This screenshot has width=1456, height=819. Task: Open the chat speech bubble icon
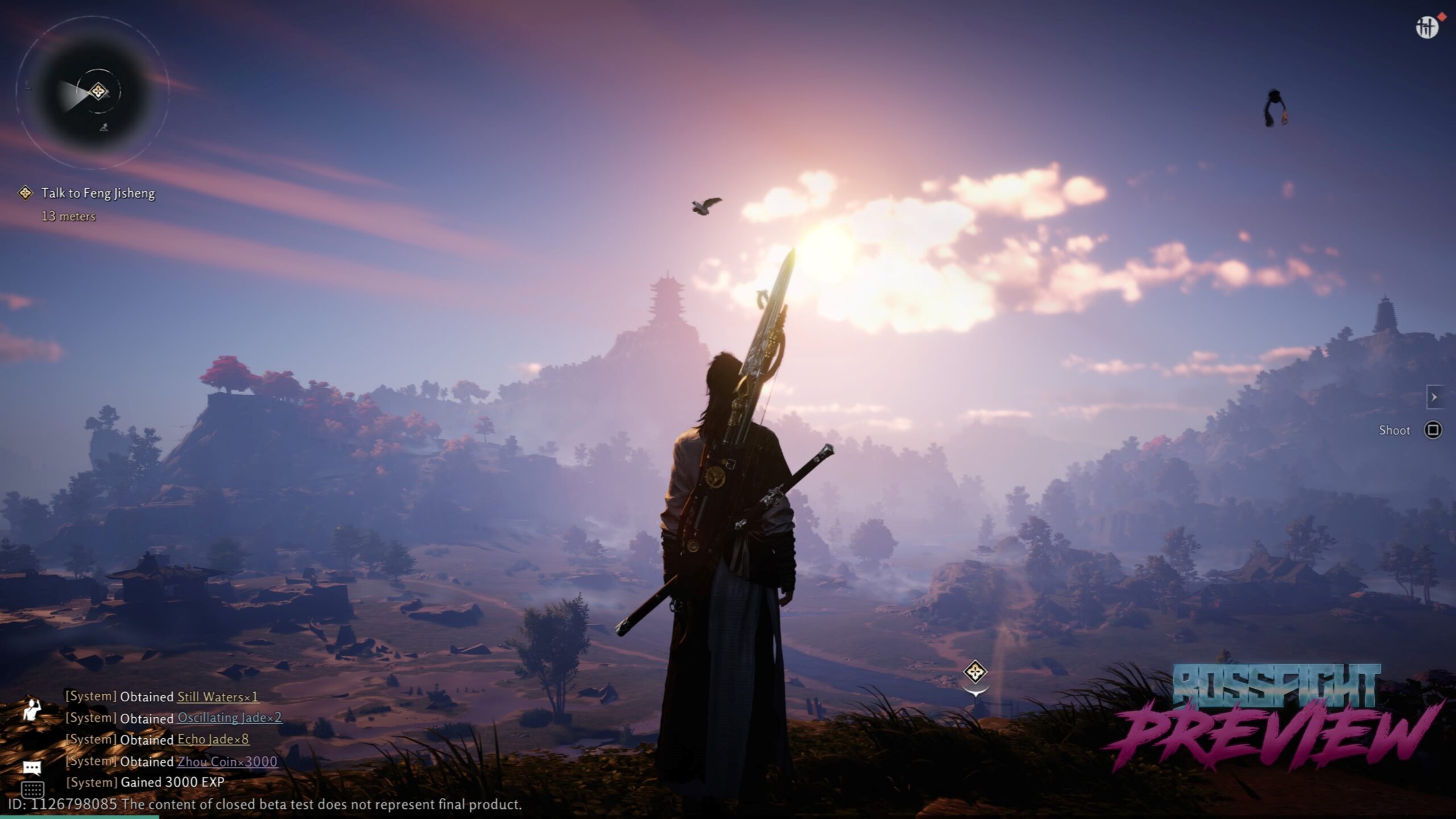32,768
